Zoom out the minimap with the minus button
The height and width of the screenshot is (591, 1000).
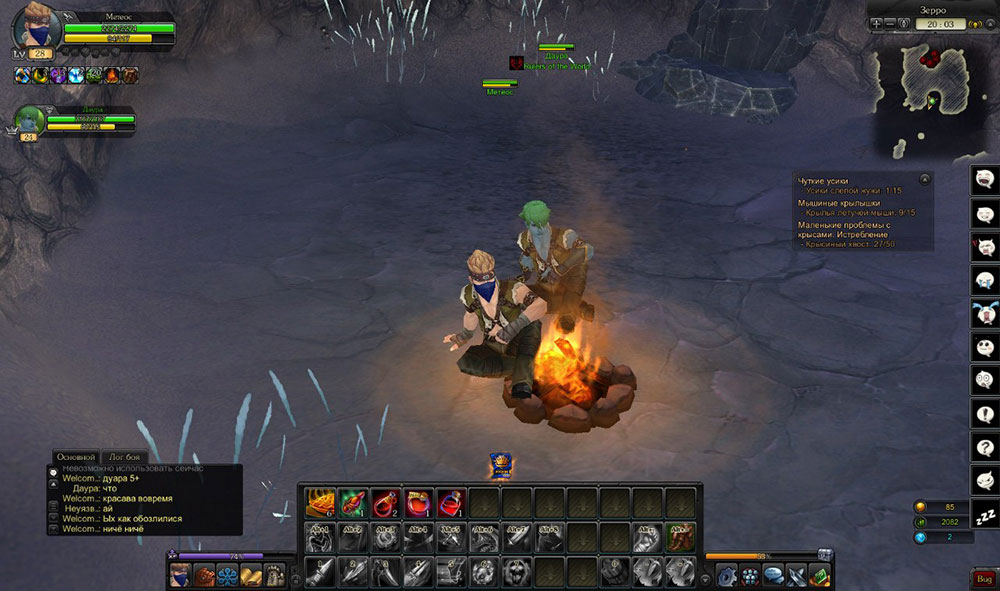coord(893,23)
